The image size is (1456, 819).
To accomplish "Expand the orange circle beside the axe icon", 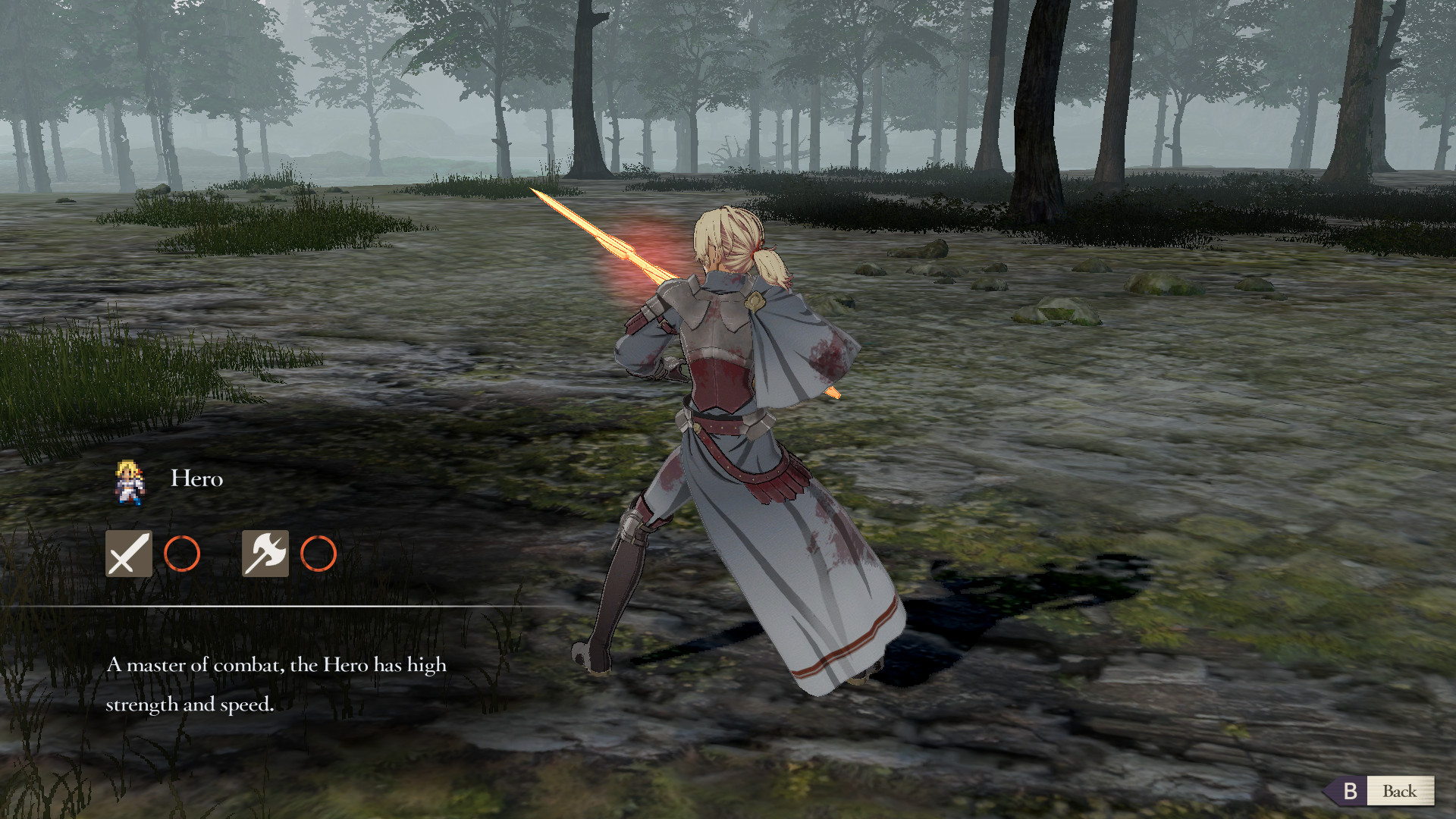I will (x=318, y=553).
